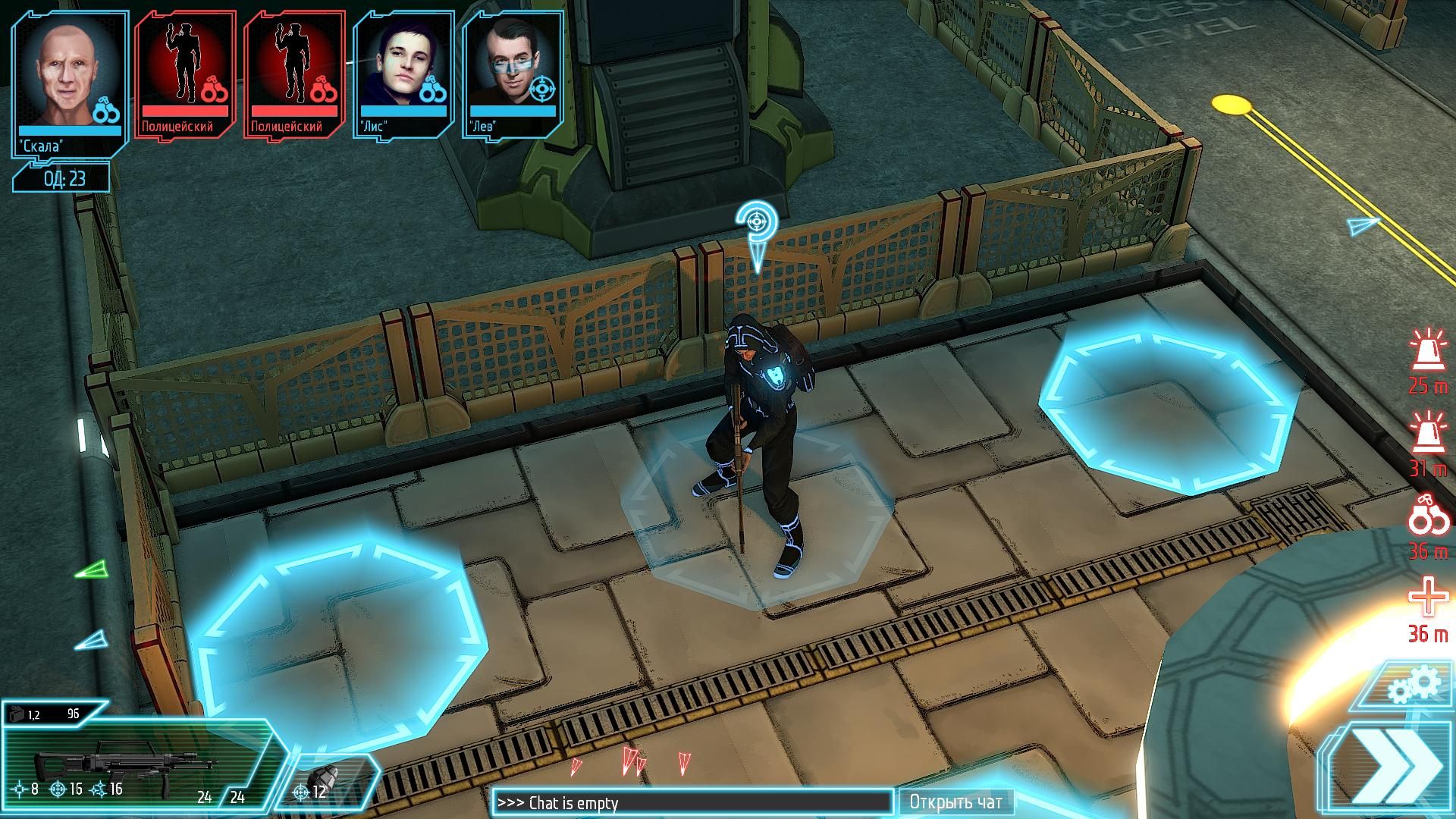The image size is (1456, 819).
Task: Choose the second Полицейский enemy portrait
Action: [x=295, y=74]
